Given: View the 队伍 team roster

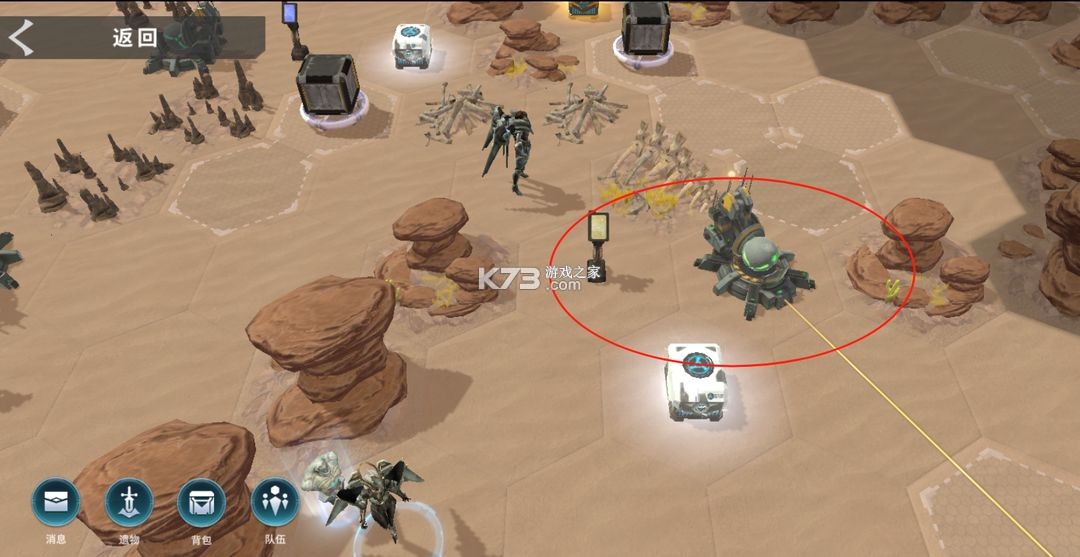Looking at the screenshot, I should coord(274,504).
